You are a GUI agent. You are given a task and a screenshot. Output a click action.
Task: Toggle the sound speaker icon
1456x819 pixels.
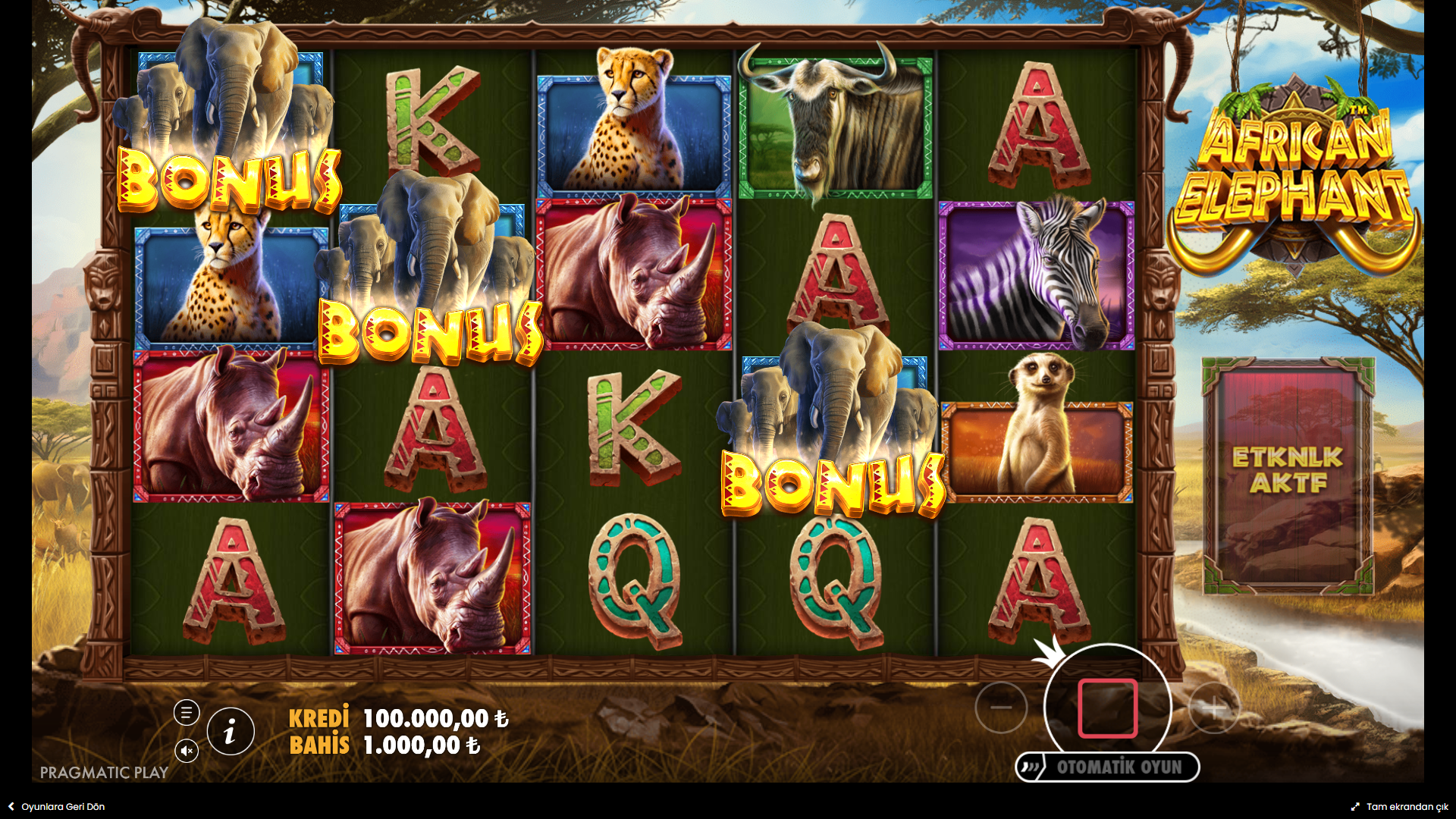coord(187,751)
